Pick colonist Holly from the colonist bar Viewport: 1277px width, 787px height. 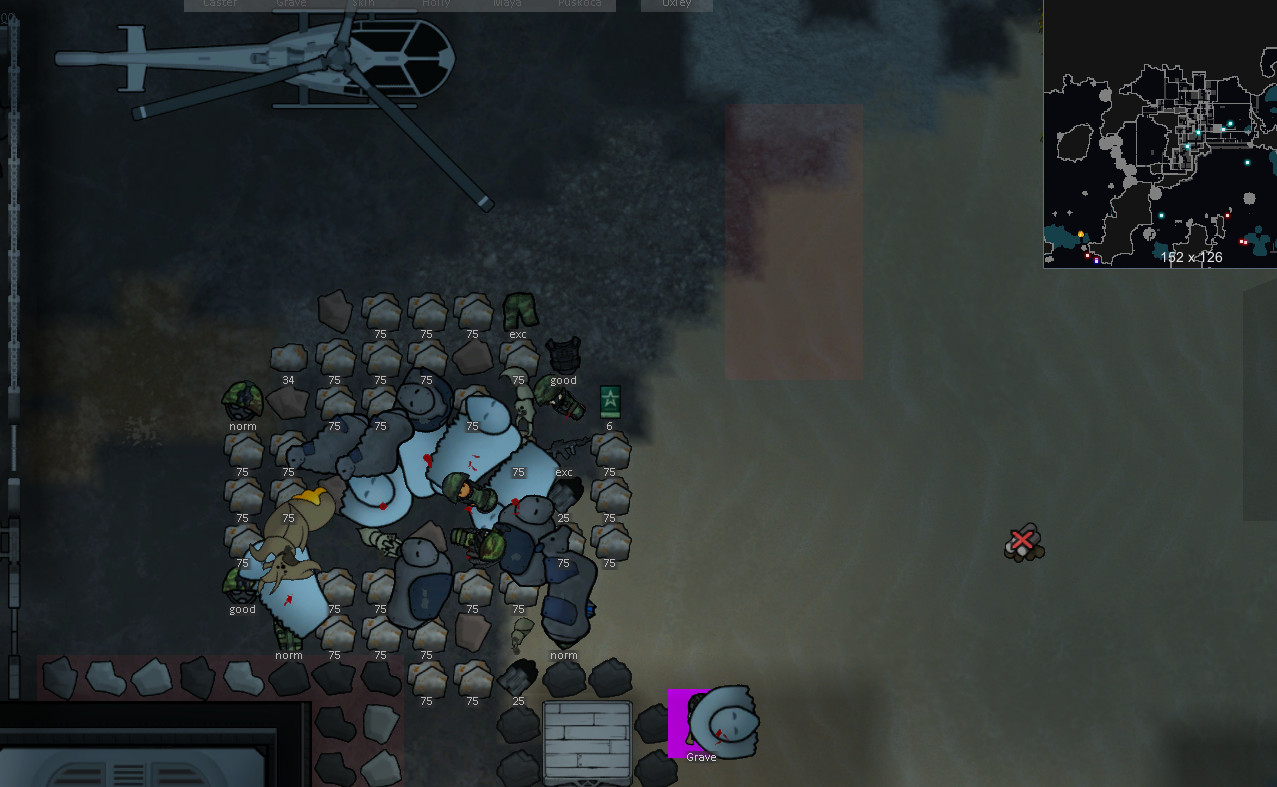pos(436,4)
